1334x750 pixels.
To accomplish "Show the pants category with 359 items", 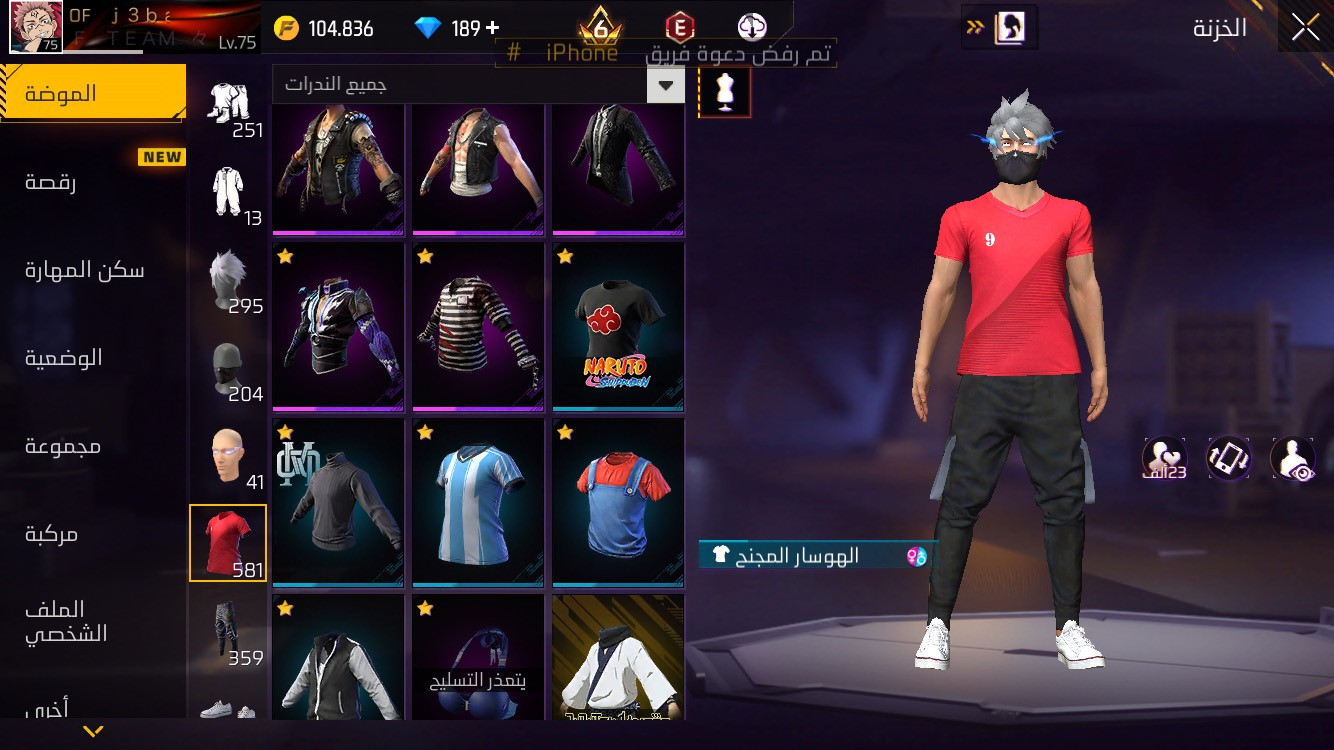I will (x=228, y=631).
